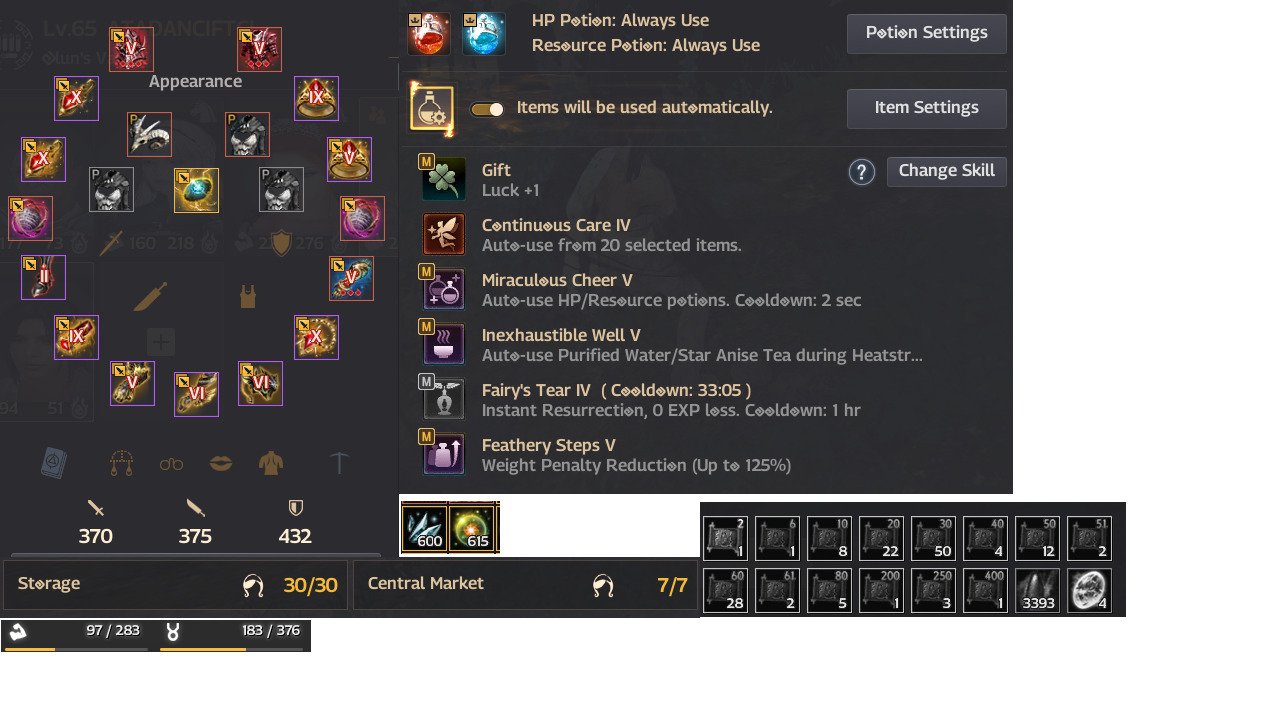Click the Miraculous Cheer V potion icon
This screenshot has width=1280, height=720.
[443, 288]
